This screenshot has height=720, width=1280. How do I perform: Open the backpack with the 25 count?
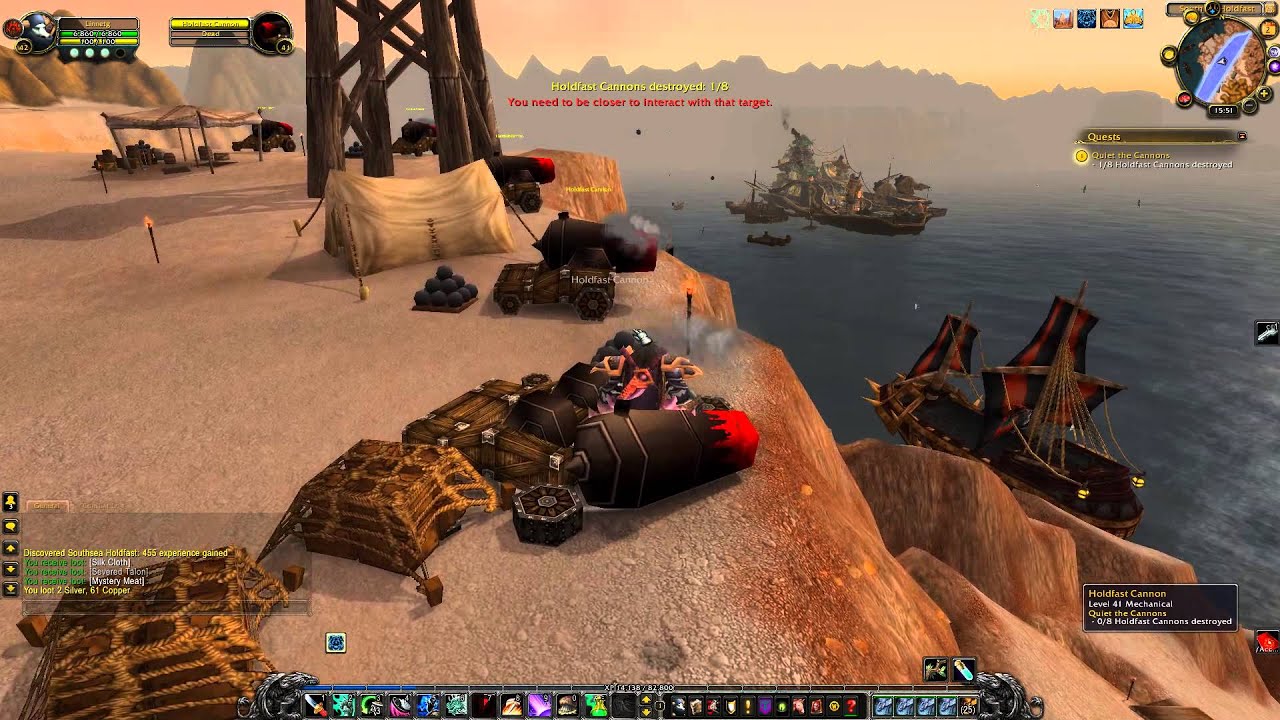coord(966,706)
